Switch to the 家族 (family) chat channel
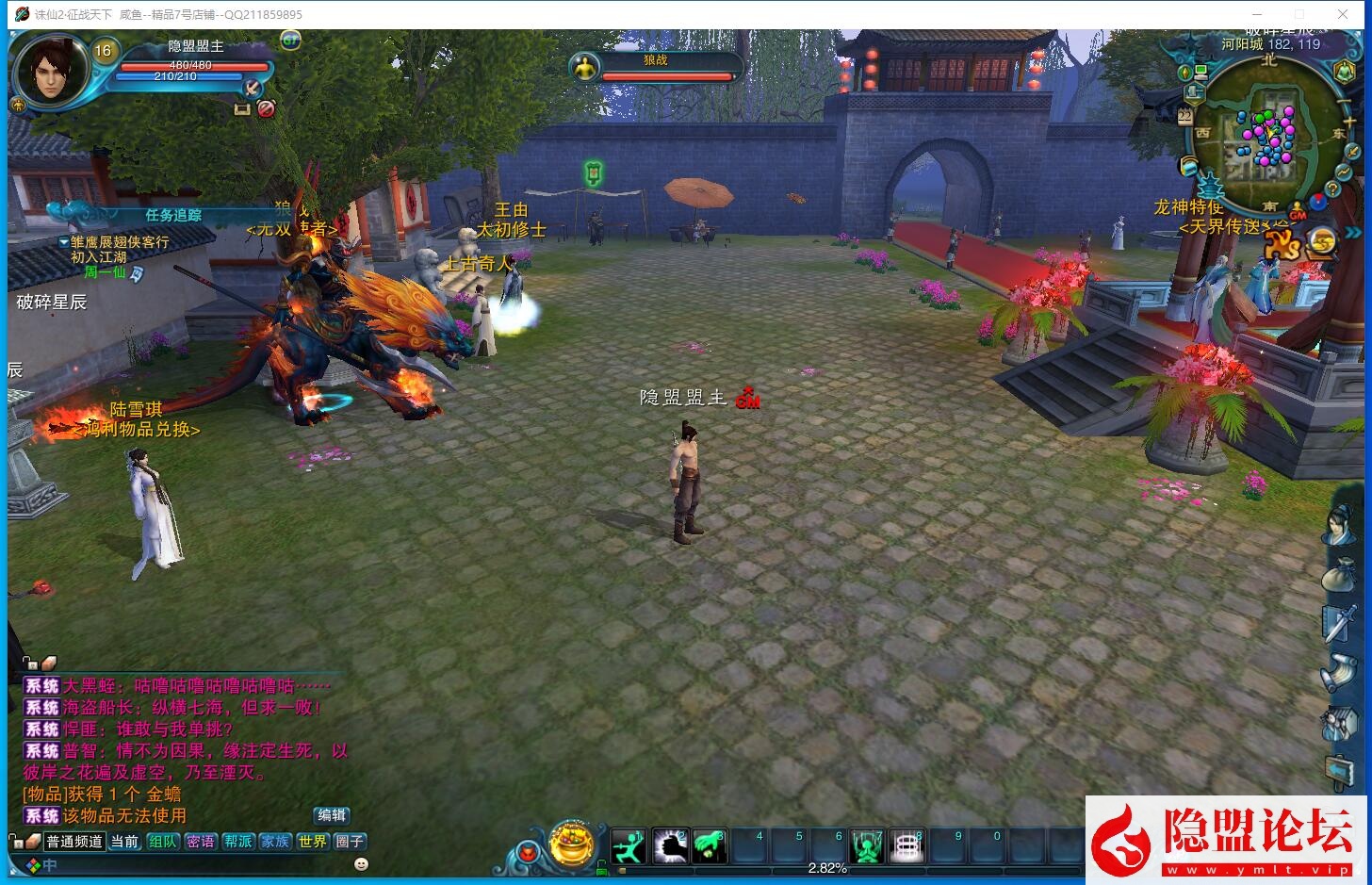The height and width of the screenshot is (885, 1372). (x=275, y=842)
